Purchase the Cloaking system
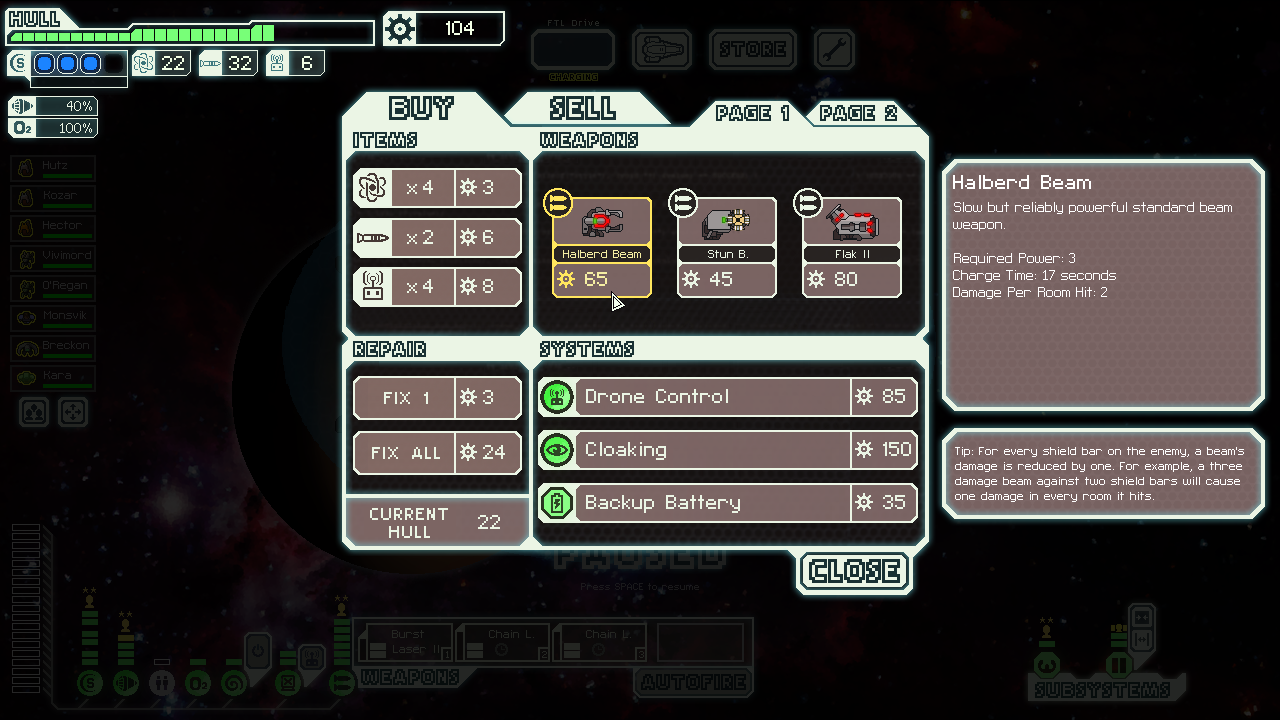 point(727,450)
